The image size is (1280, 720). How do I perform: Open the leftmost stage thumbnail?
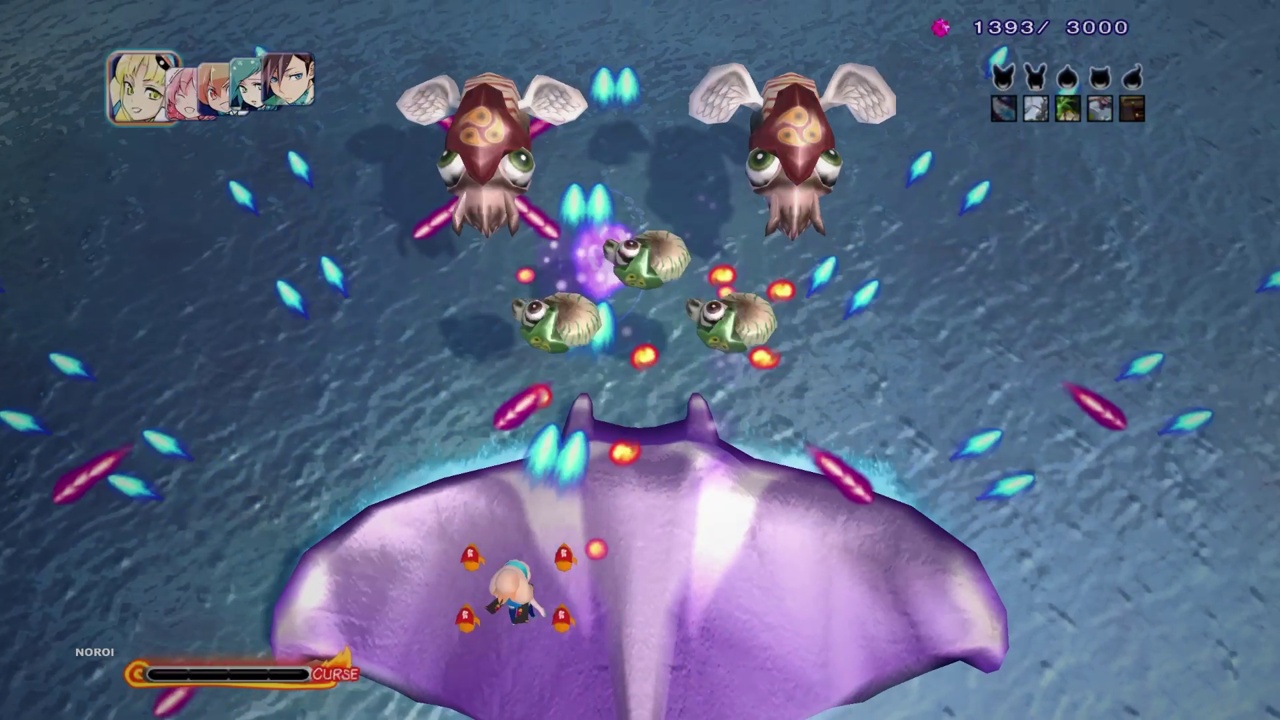[x=1003, y=110]
